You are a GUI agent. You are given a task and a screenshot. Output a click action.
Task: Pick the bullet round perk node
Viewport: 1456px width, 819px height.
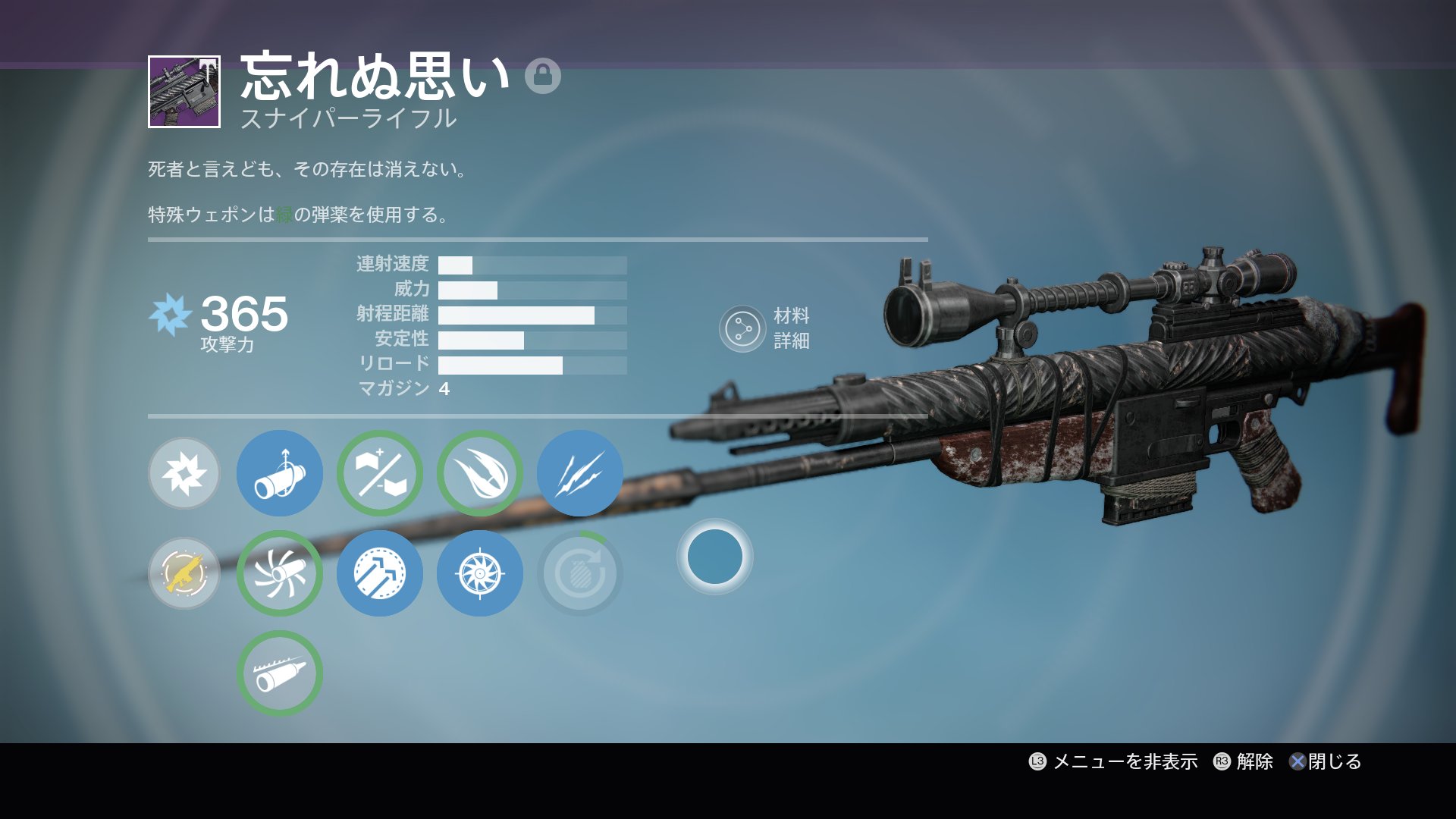coord(280,674)
